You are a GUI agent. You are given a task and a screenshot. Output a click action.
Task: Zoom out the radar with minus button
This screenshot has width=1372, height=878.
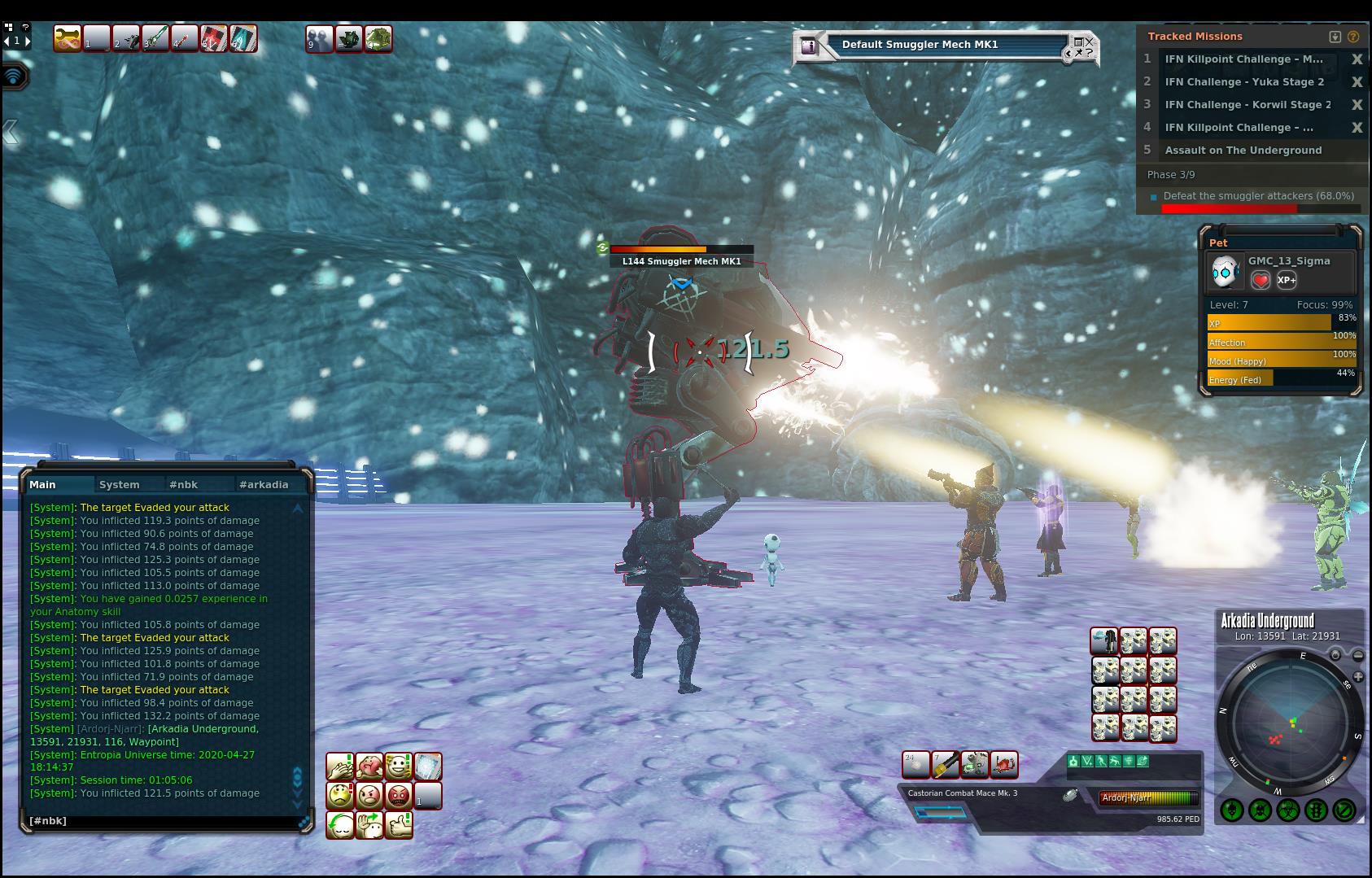[1358, 655]
